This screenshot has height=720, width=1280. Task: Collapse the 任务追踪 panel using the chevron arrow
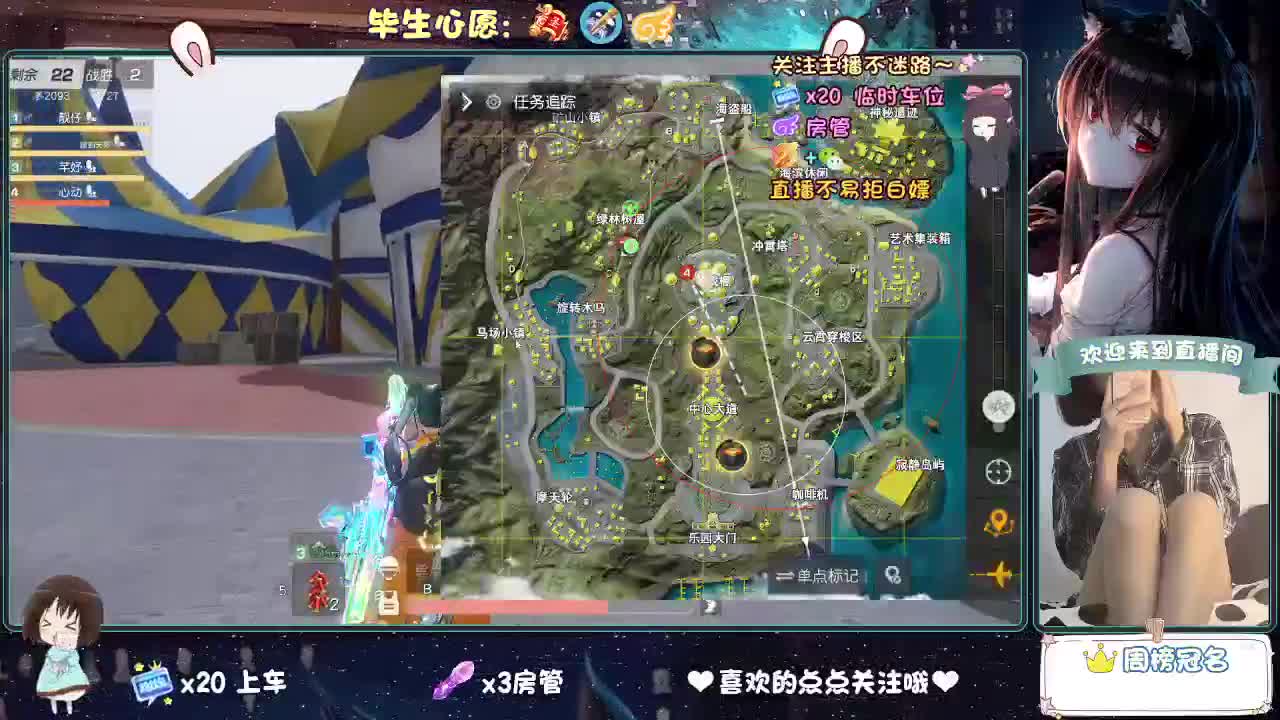466,101
